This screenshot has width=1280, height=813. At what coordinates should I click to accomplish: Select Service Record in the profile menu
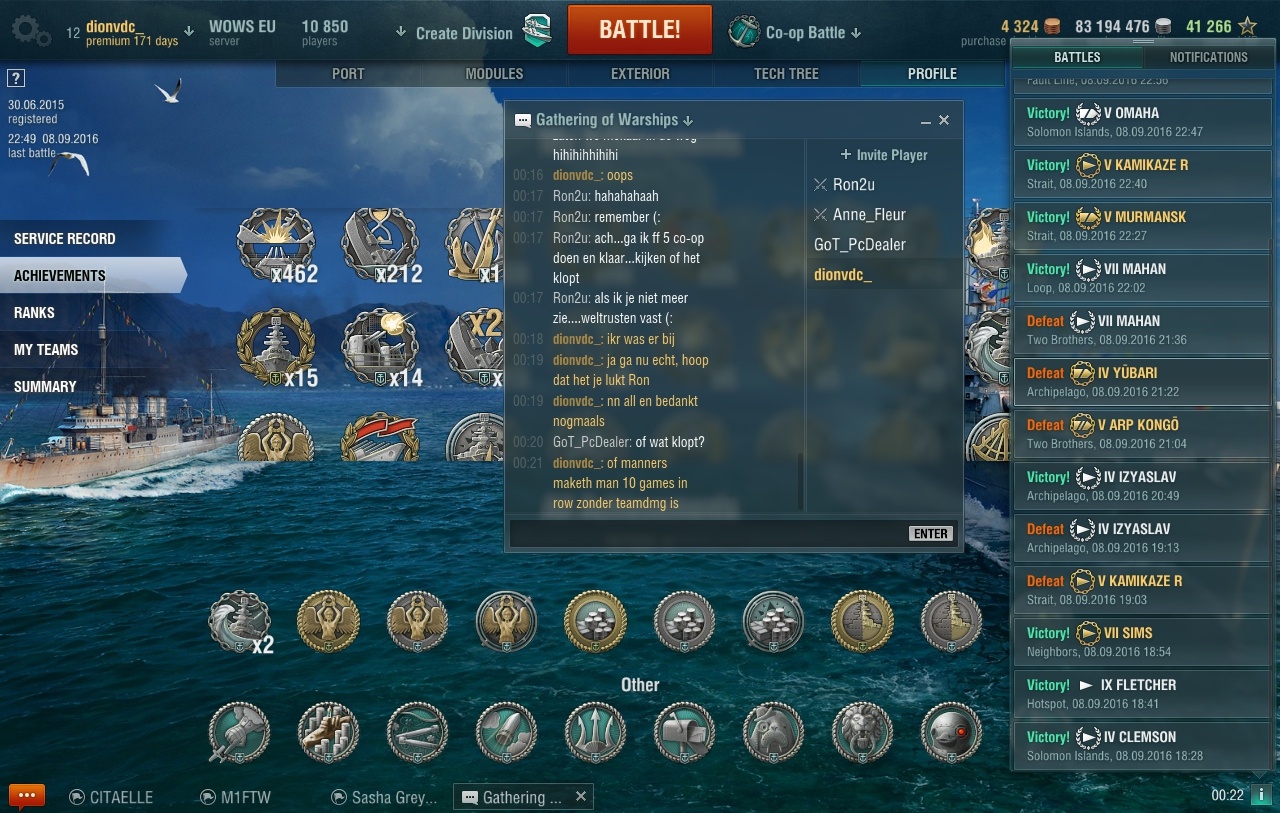65,239
